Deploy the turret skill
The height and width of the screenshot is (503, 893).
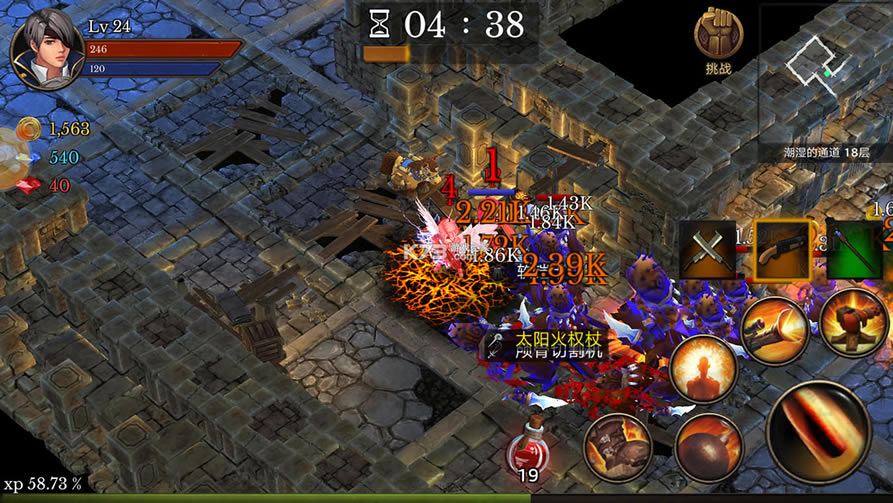(853, 322)
